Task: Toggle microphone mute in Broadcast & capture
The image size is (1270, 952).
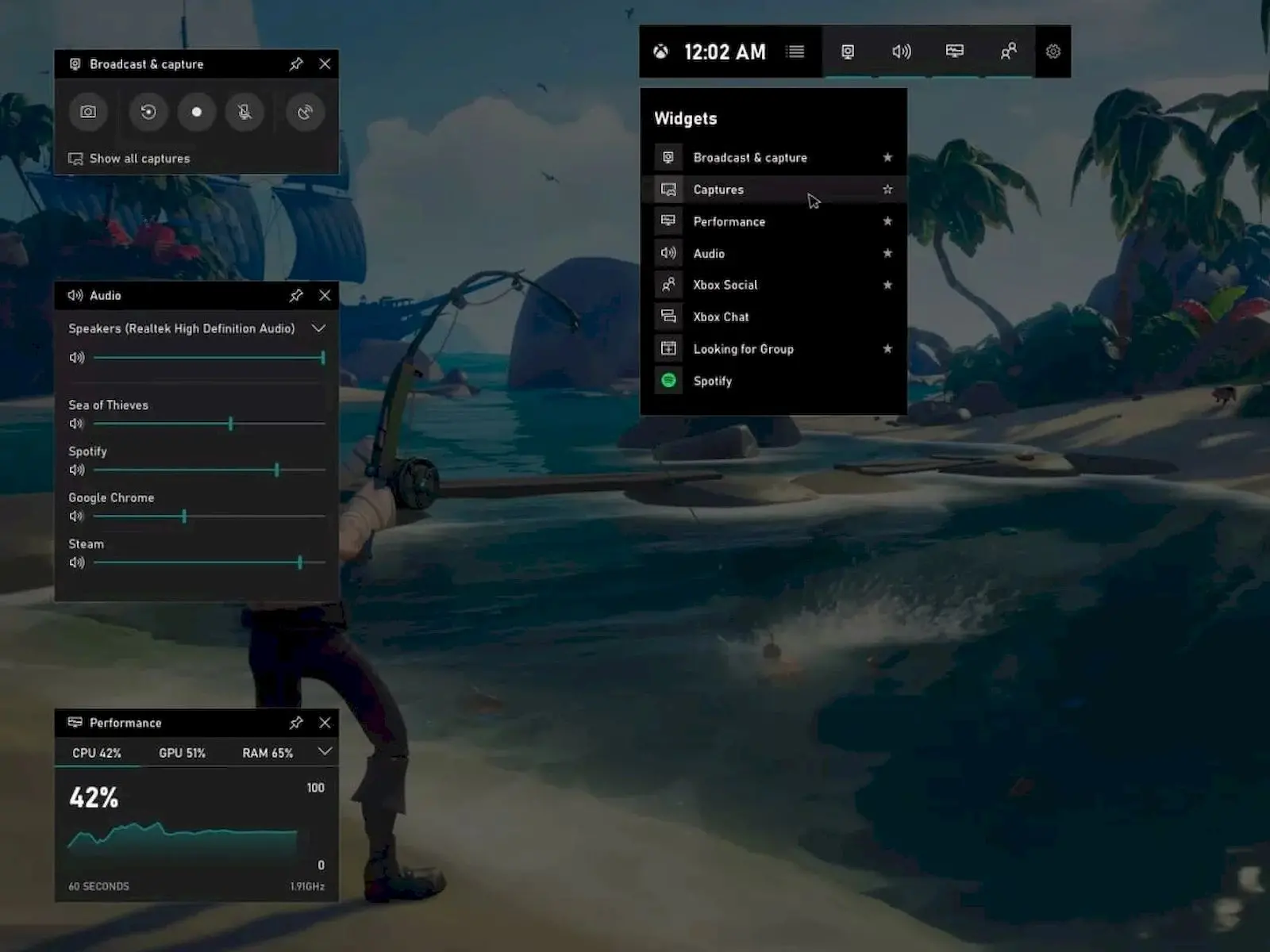Action: click(245, 113)
